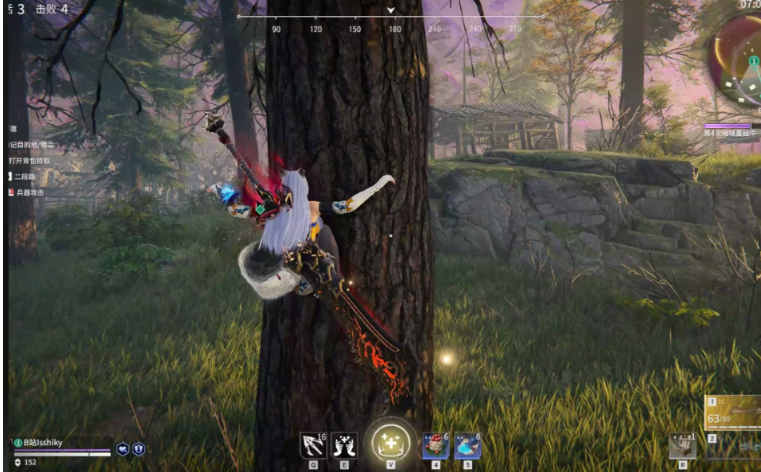Select the consumable in slot 4

435,445
